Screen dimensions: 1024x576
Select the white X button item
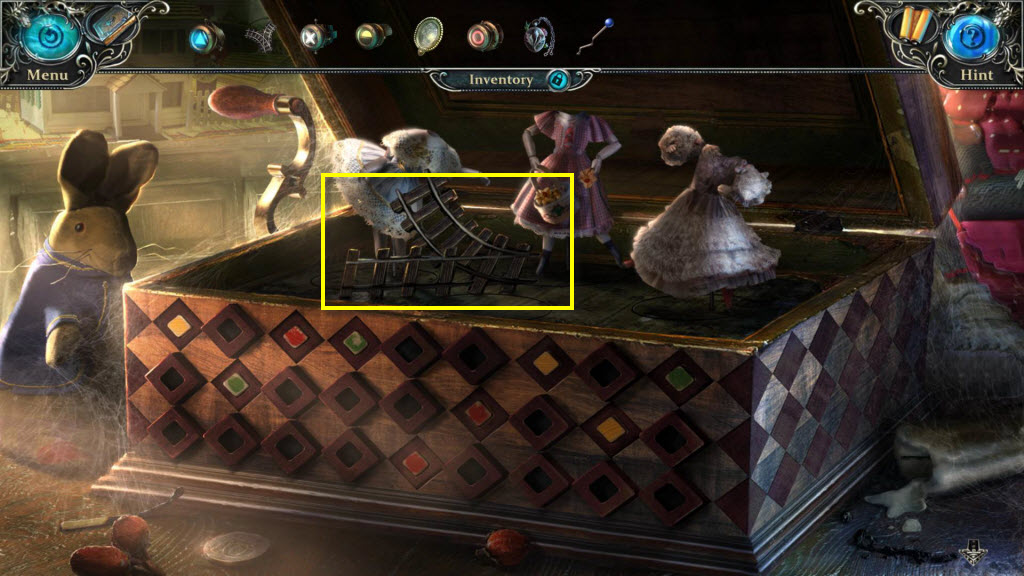(x=315, y=38)
